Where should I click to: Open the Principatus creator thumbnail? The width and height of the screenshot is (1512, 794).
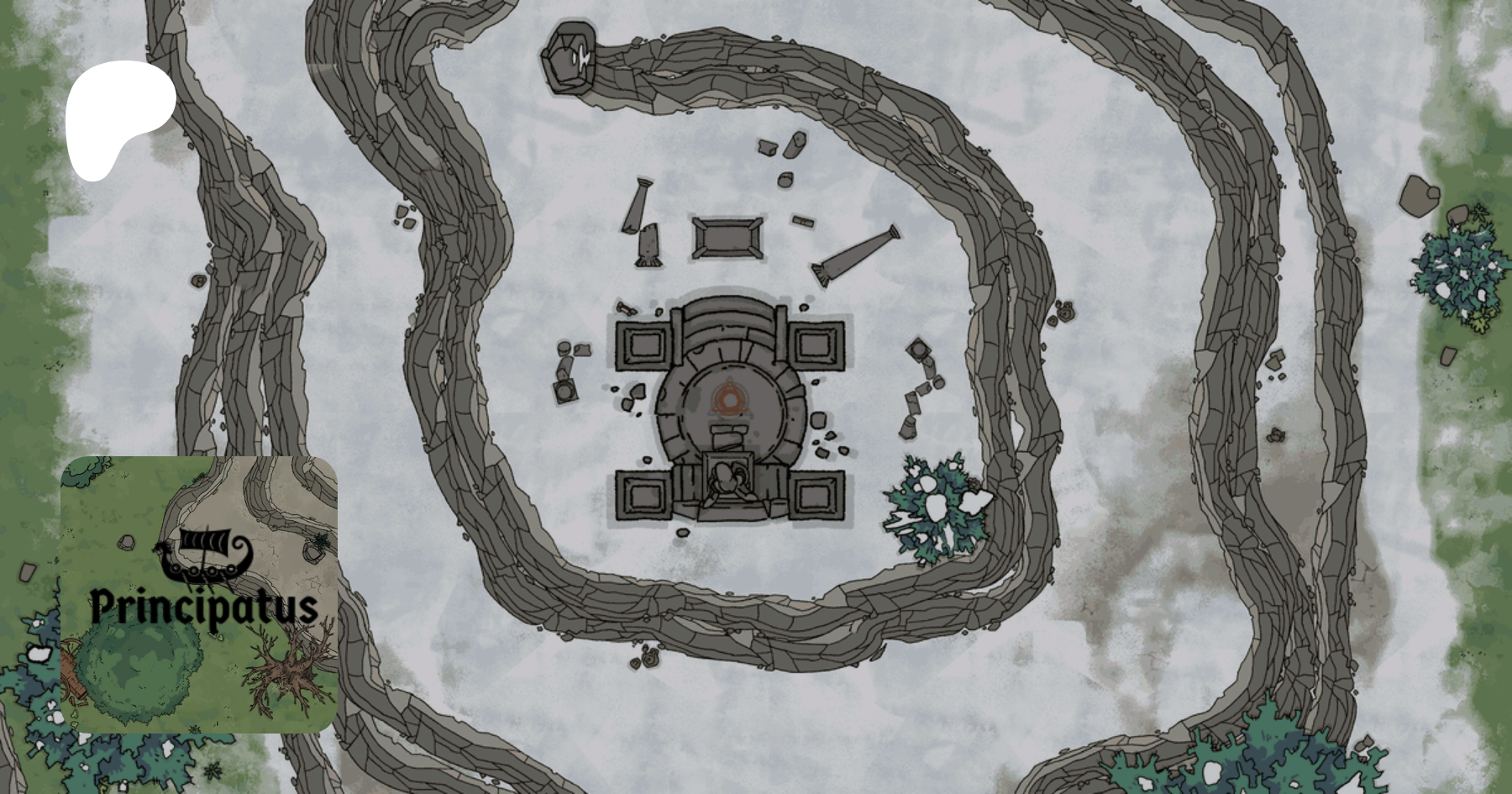click(x=199, y=594)
